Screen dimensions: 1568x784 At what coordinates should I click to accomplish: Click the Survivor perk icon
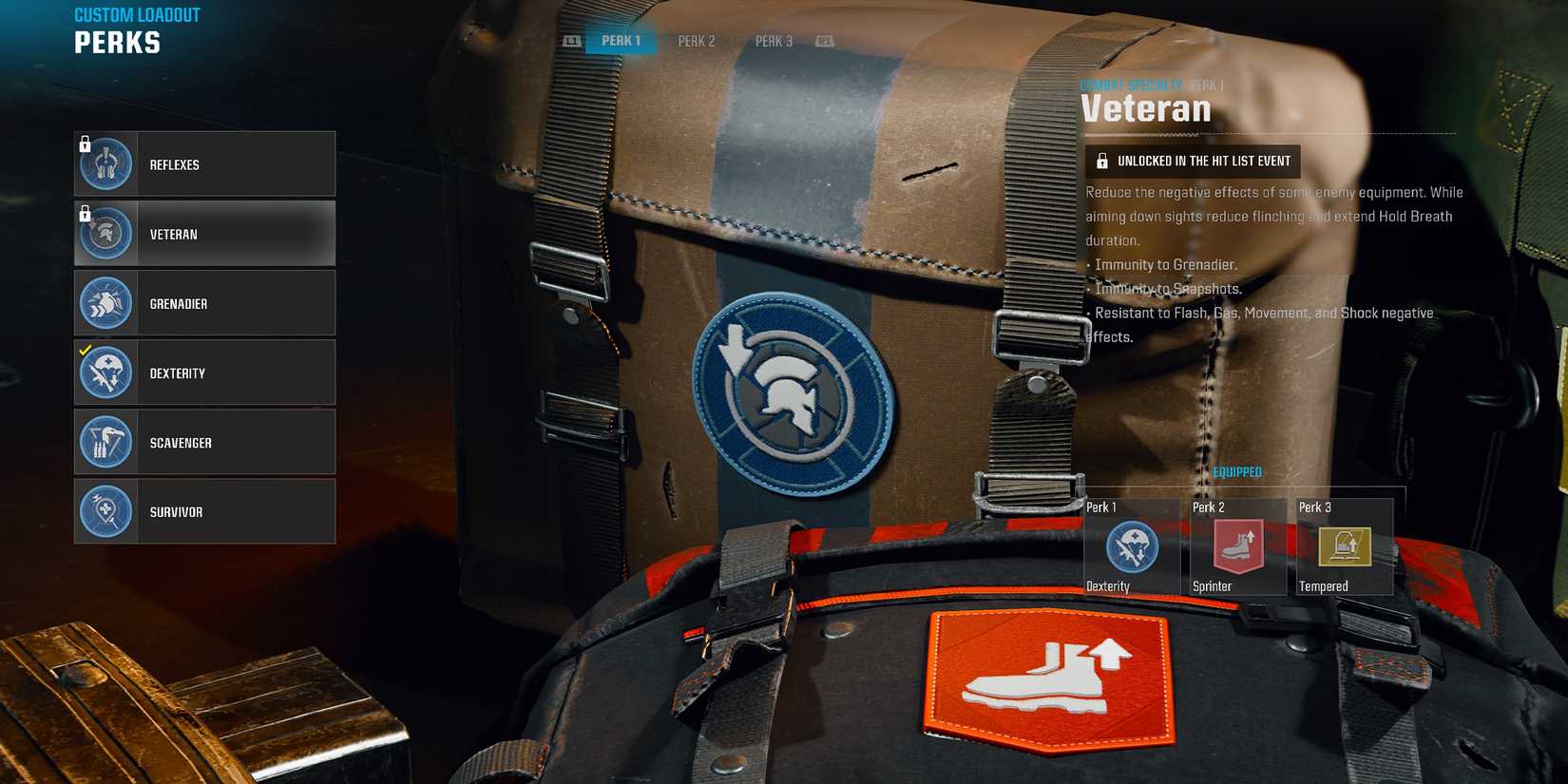click(105, 510)
